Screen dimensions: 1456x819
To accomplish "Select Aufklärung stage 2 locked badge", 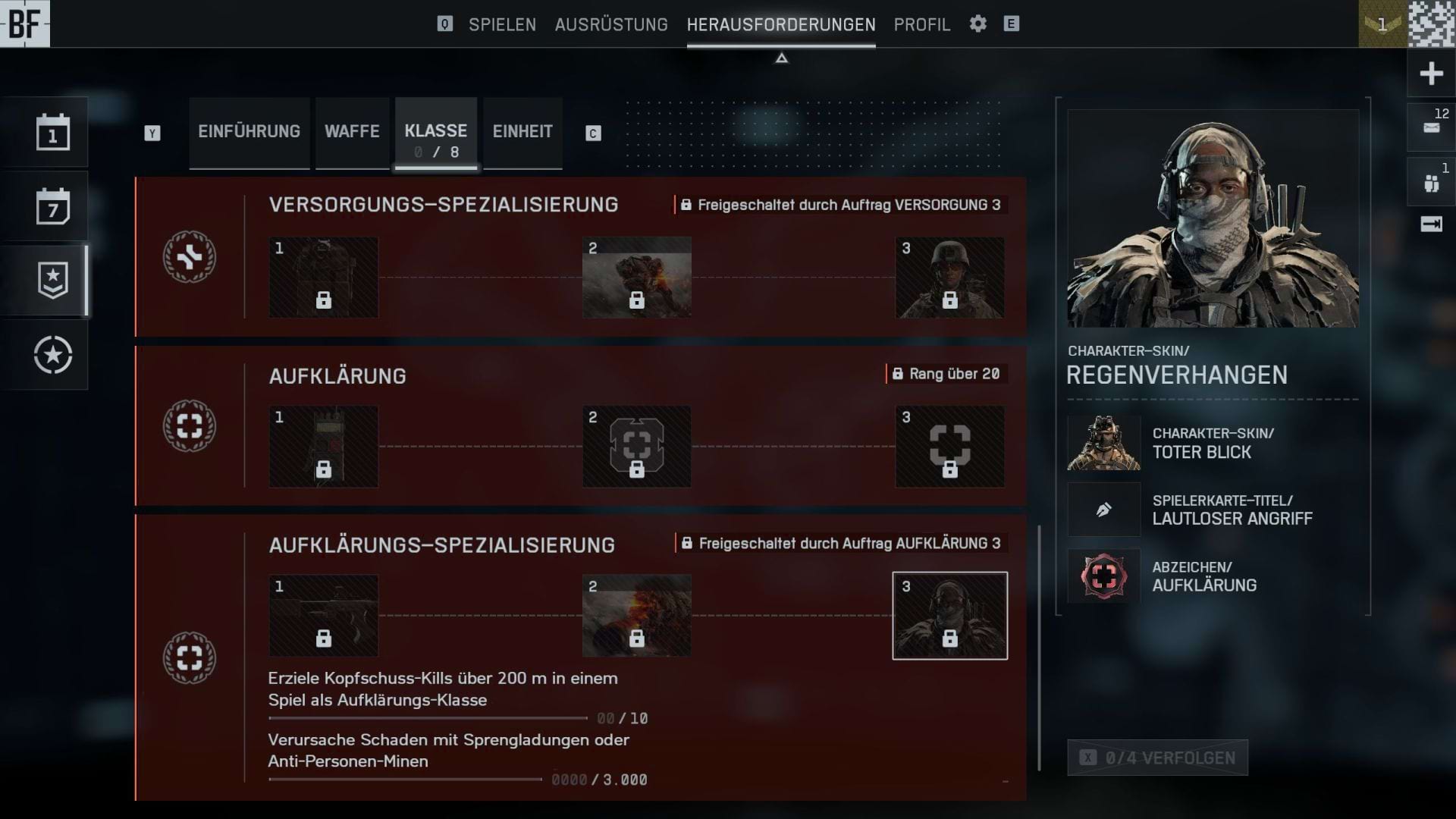I will pos(636,447).
